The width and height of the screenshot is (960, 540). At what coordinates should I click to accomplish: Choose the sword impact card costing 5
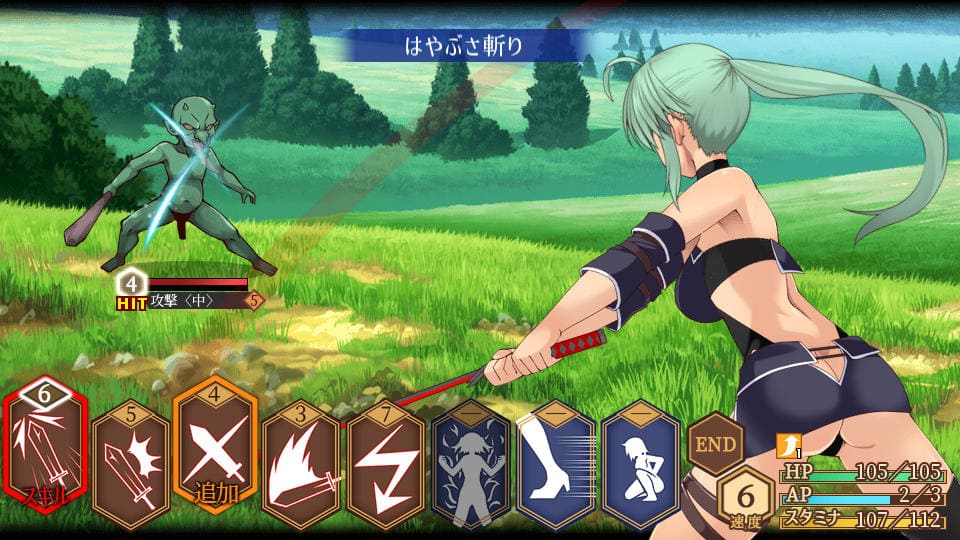(x=130, y=464)
